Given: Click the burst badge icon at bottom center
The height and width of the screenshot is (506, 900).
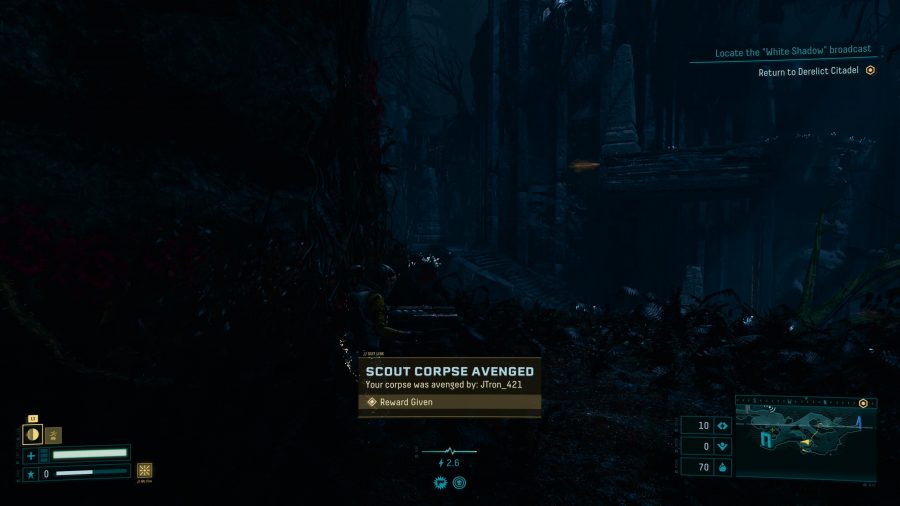Looking at the screenshot, I should coord(440,482).
